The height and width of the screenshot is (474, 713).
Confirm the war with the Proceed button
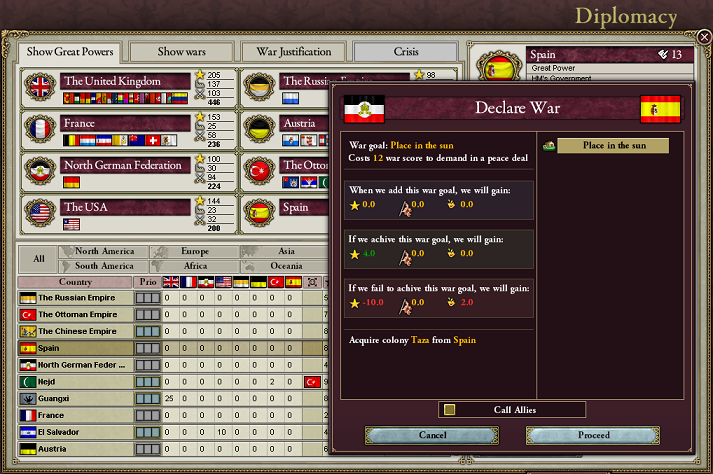click(593, 435)
